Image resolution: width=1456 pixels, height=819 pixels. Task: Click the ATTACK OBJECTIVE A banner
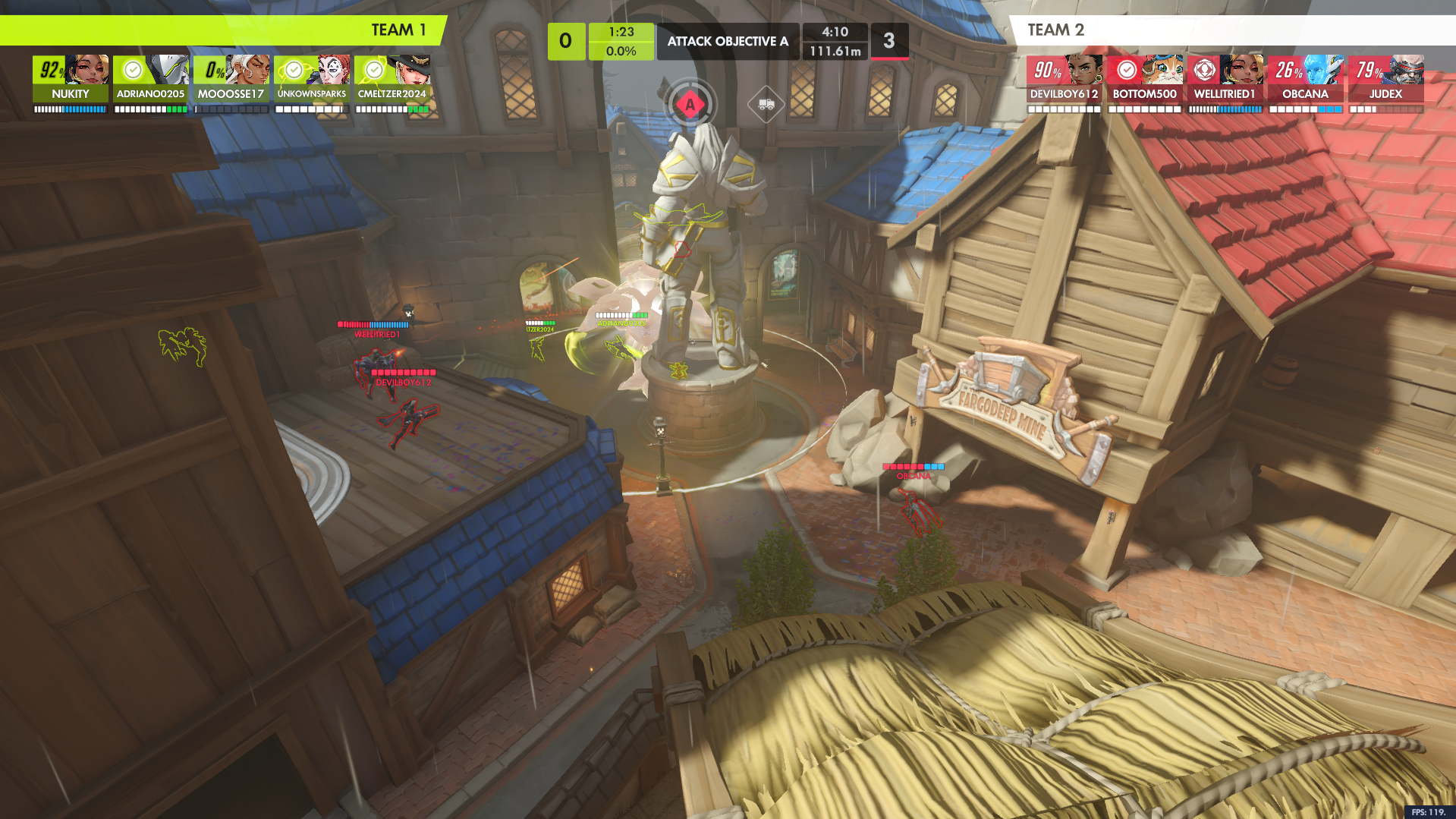point(728,42)
